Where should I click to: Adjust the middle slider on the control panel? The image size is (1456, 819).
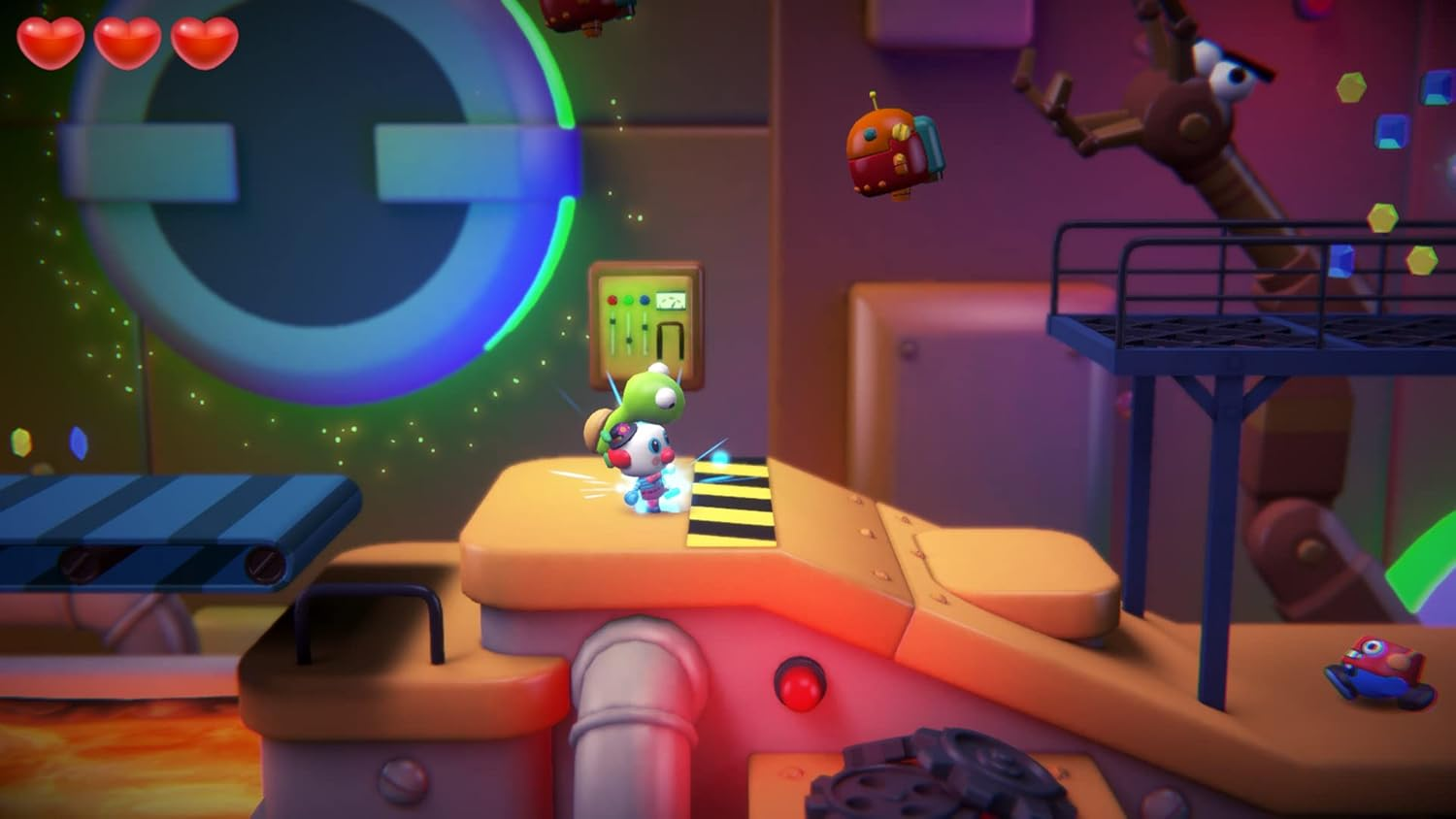629,340
